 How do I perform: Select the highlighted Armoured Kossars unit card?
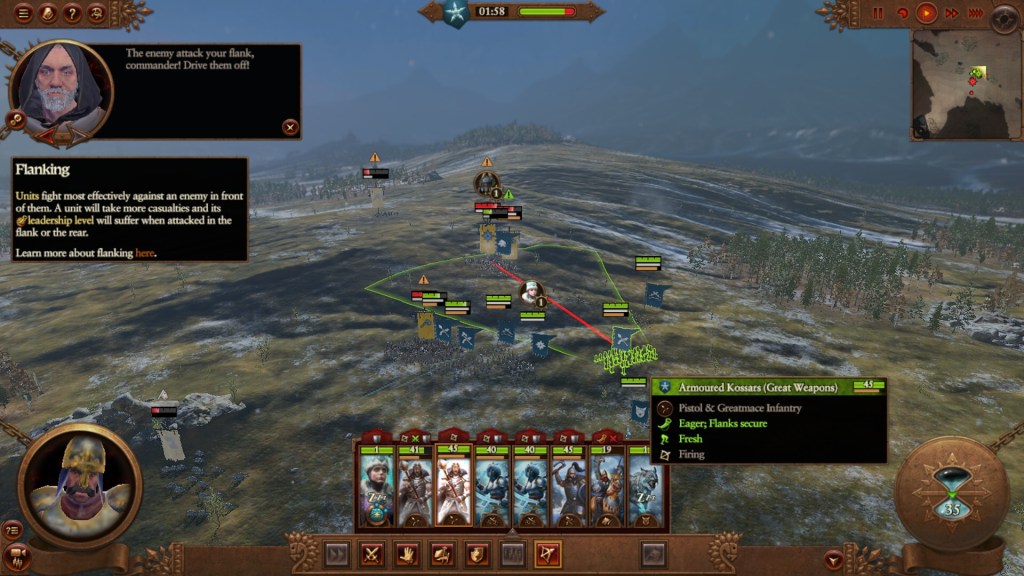pos(454,486)
